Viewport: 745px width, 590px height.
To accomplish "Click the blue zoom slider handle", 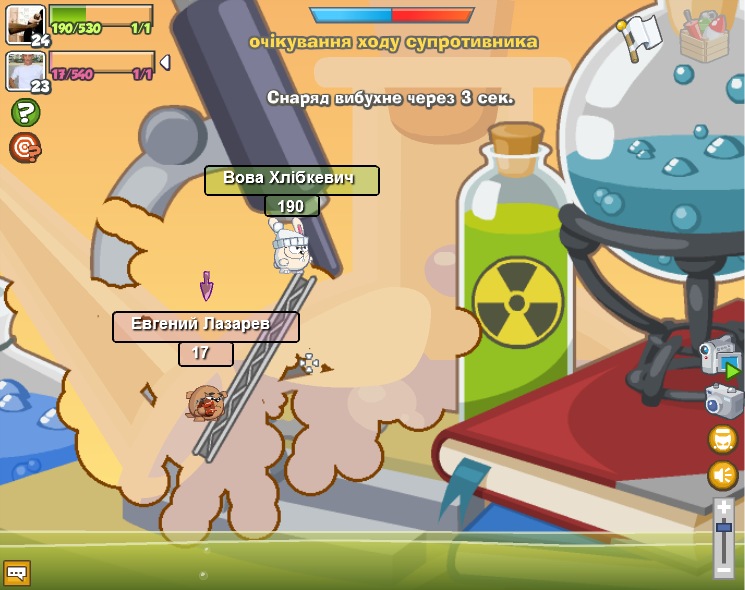I will click(x=724, y=527).
